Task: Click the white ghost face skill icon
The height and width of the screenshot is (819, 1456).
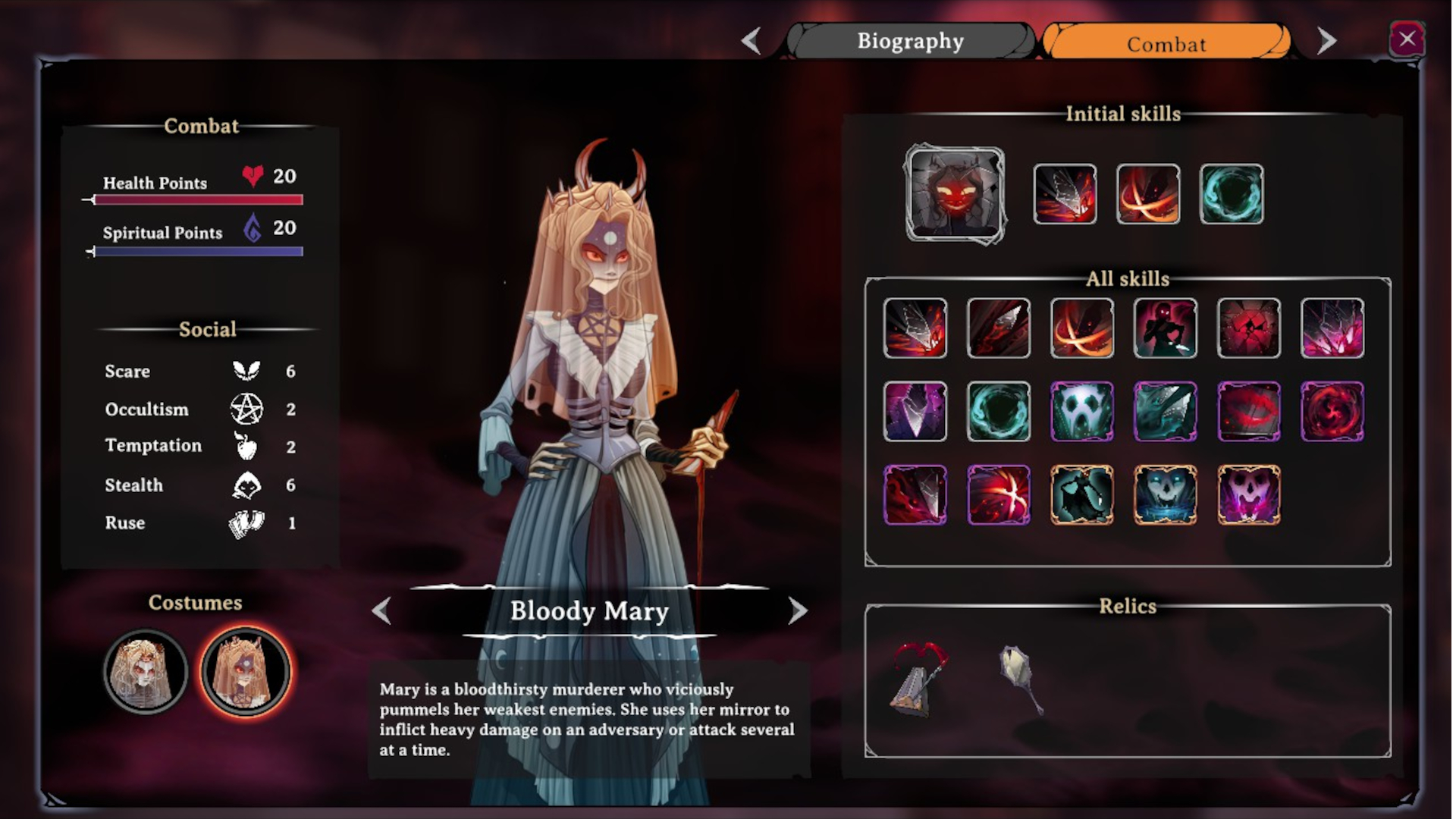Action: pos(1081,412)
